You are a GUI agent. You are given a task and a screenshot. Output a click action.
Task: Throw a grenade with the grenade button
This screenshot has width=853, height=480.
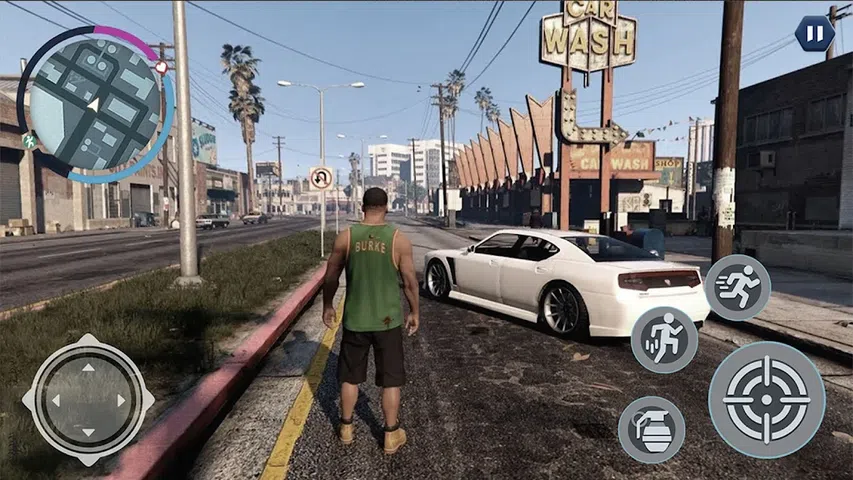651,429
